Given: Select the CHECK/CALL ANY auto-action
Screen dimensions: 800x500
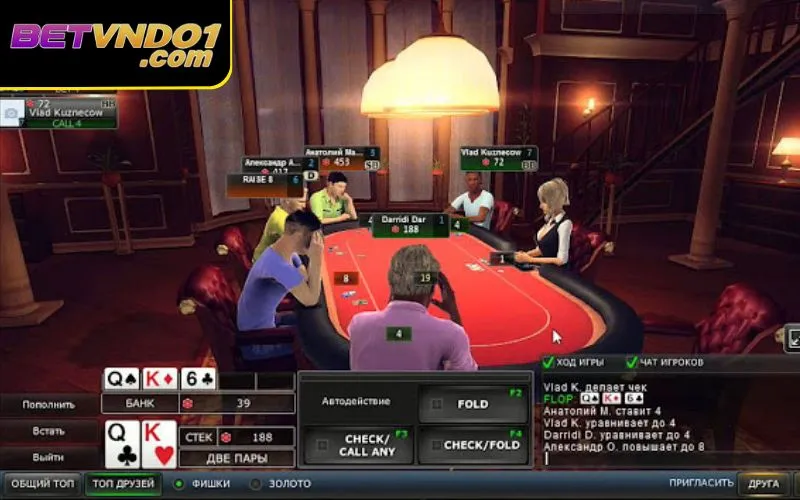Looking at the screenshot, I should point(357,445).
